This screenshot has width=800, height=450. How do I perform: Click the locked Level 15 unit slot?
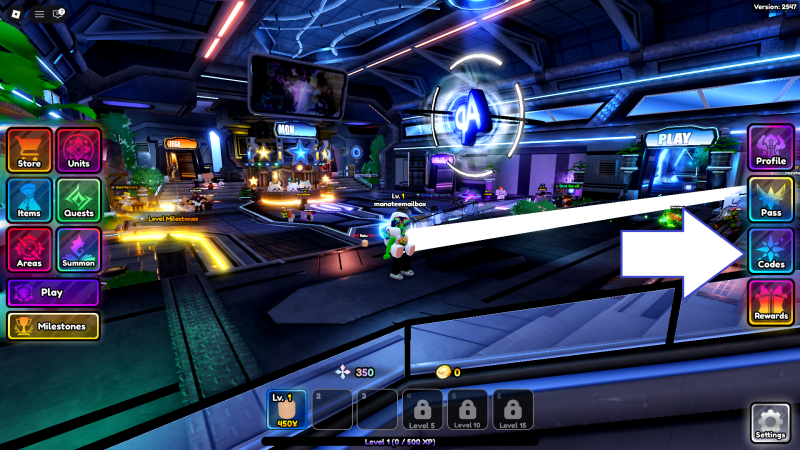pos(512,410)
